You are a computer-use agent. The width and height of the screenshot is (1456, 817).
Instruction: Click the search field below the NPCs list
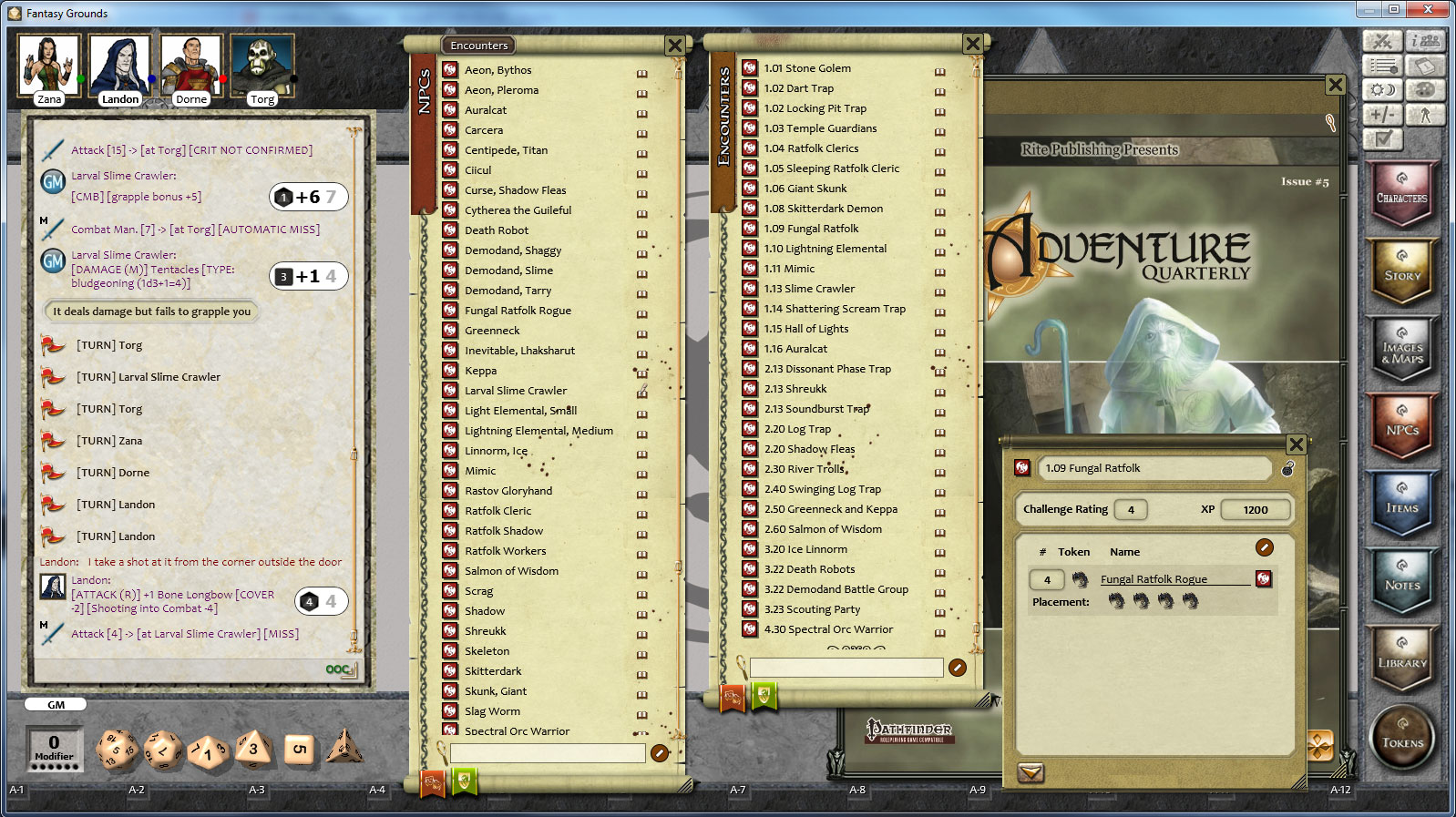tap(545, 753)
